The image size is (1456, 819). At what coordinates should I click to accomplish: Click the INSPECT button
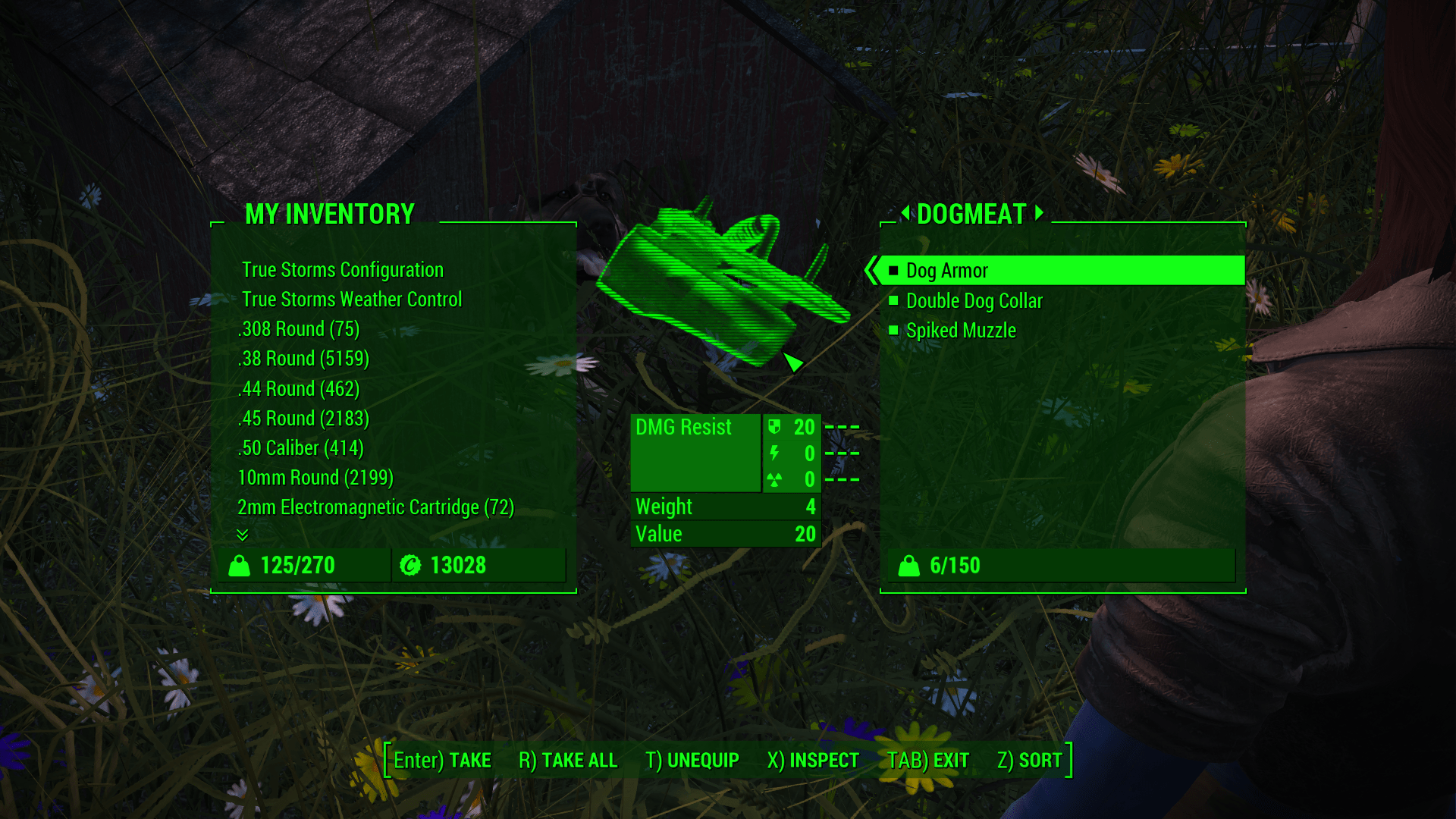pyautogui.click(x=813, y=760)
